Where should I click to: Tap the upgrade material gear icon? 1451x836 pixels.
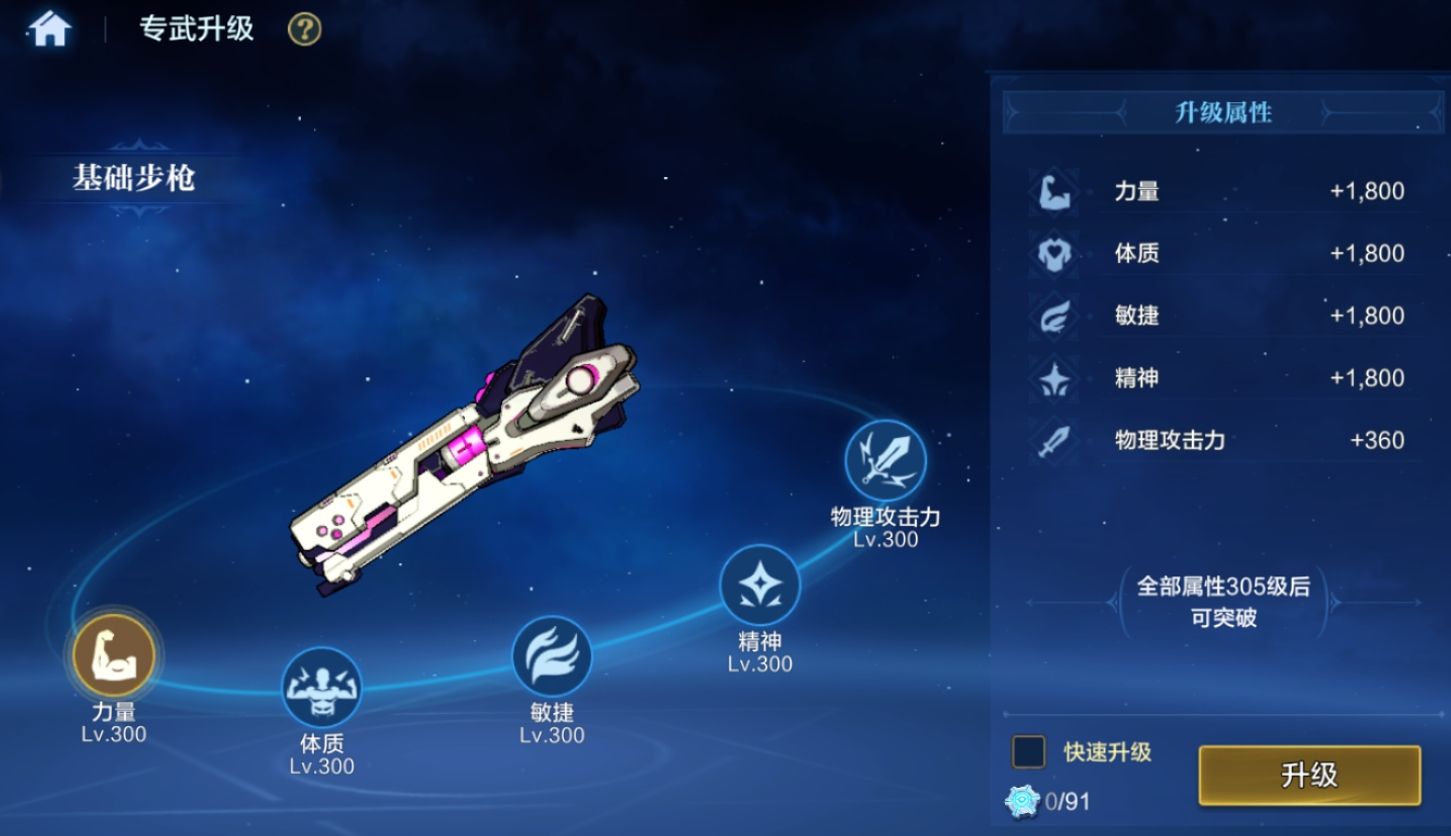pos(1023,800)
